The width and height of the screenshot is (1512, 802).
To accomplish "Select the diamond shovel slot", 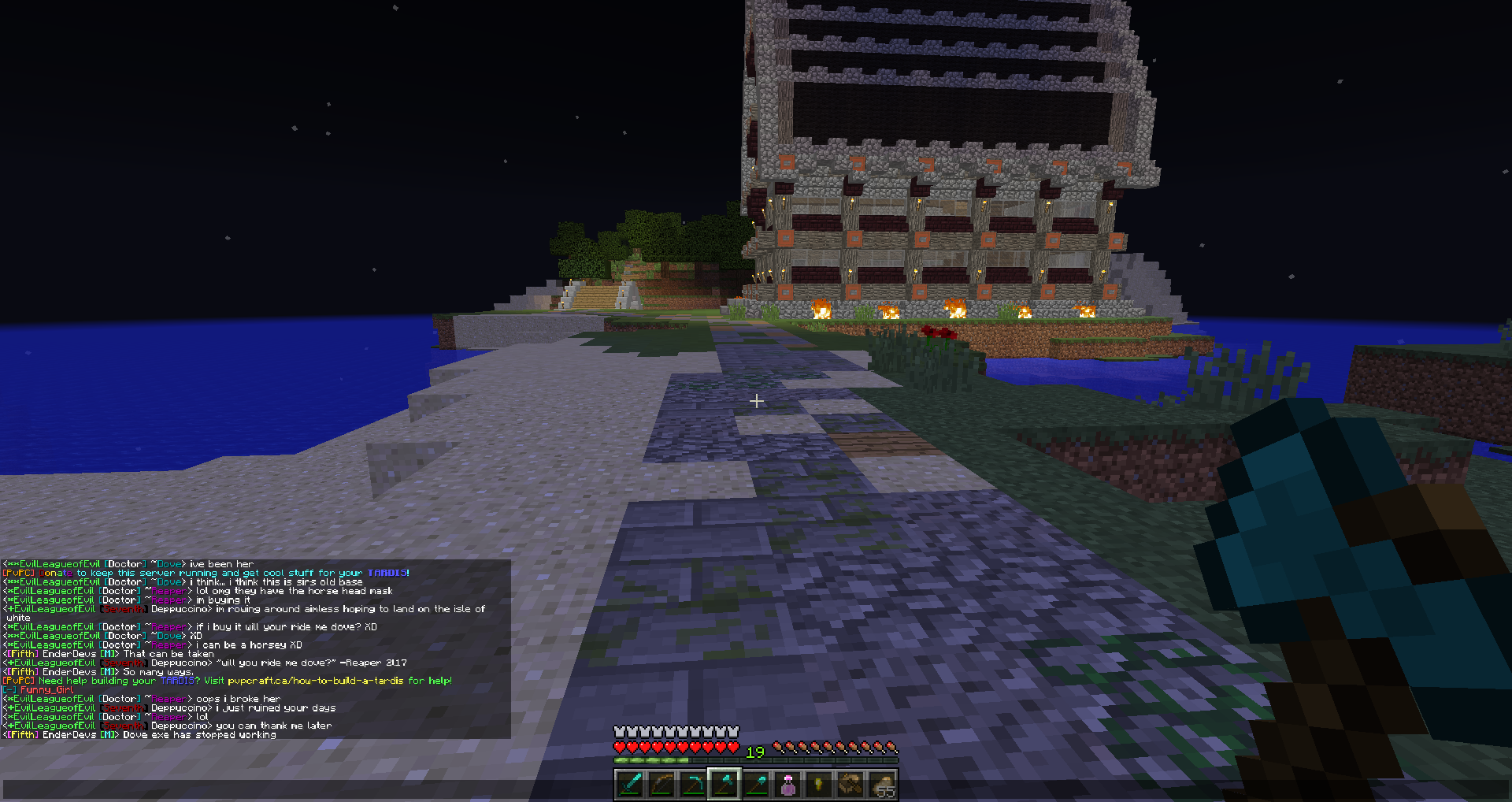I will tap(756, 785).
